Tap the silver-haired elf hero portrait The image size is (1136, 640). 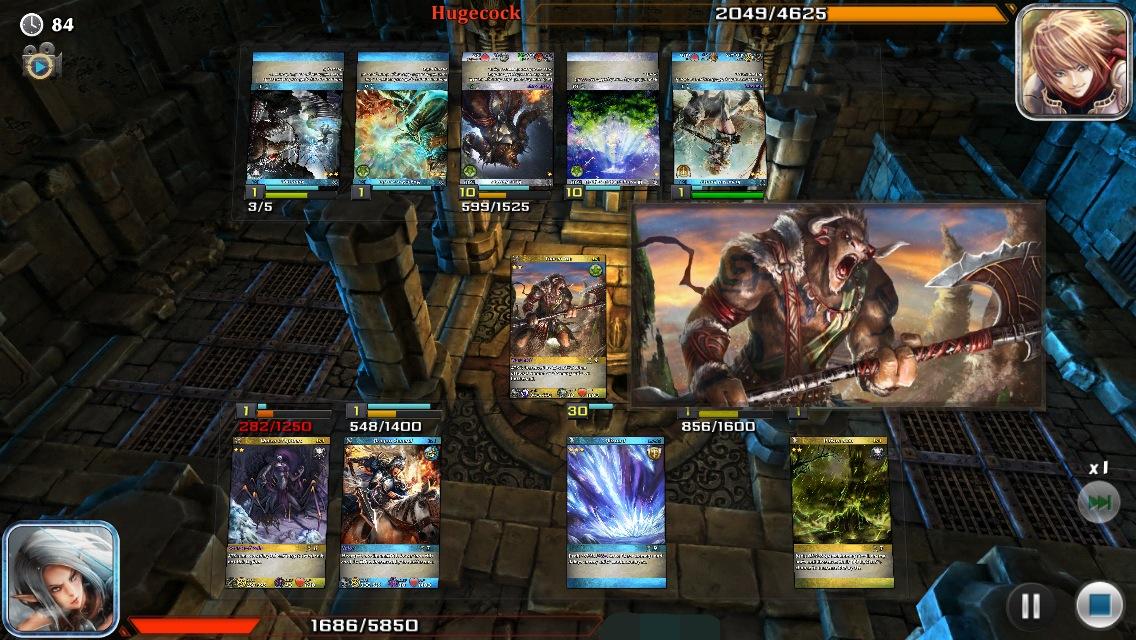coord(61,578)
